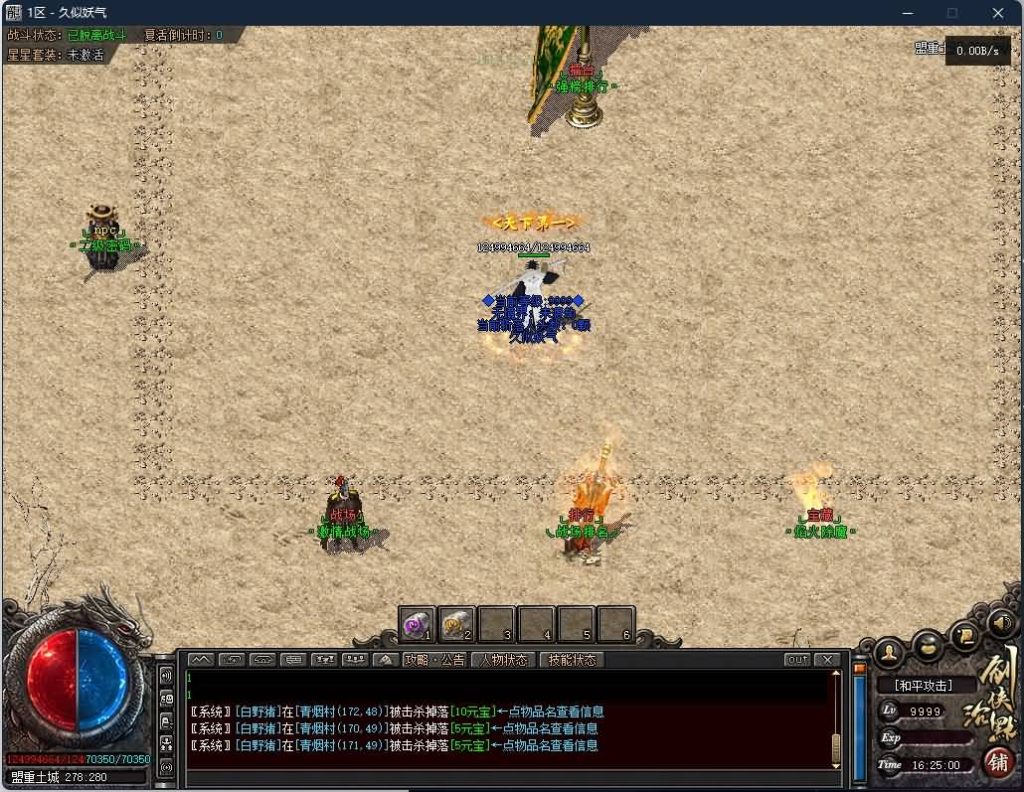
Task: Click a 10元宝 item link in chat
Action: click(470, 712)
